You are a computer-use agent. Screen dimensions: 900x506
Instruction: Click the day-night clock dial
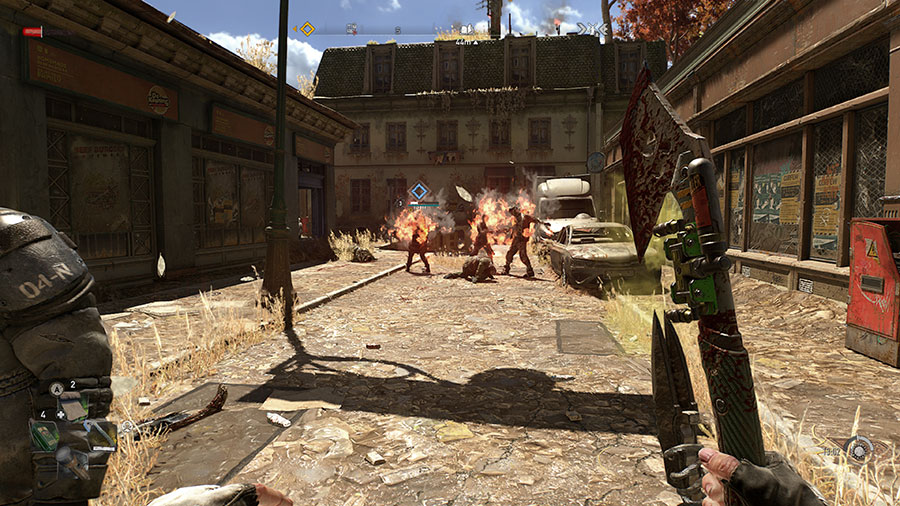tap(858, 449)
